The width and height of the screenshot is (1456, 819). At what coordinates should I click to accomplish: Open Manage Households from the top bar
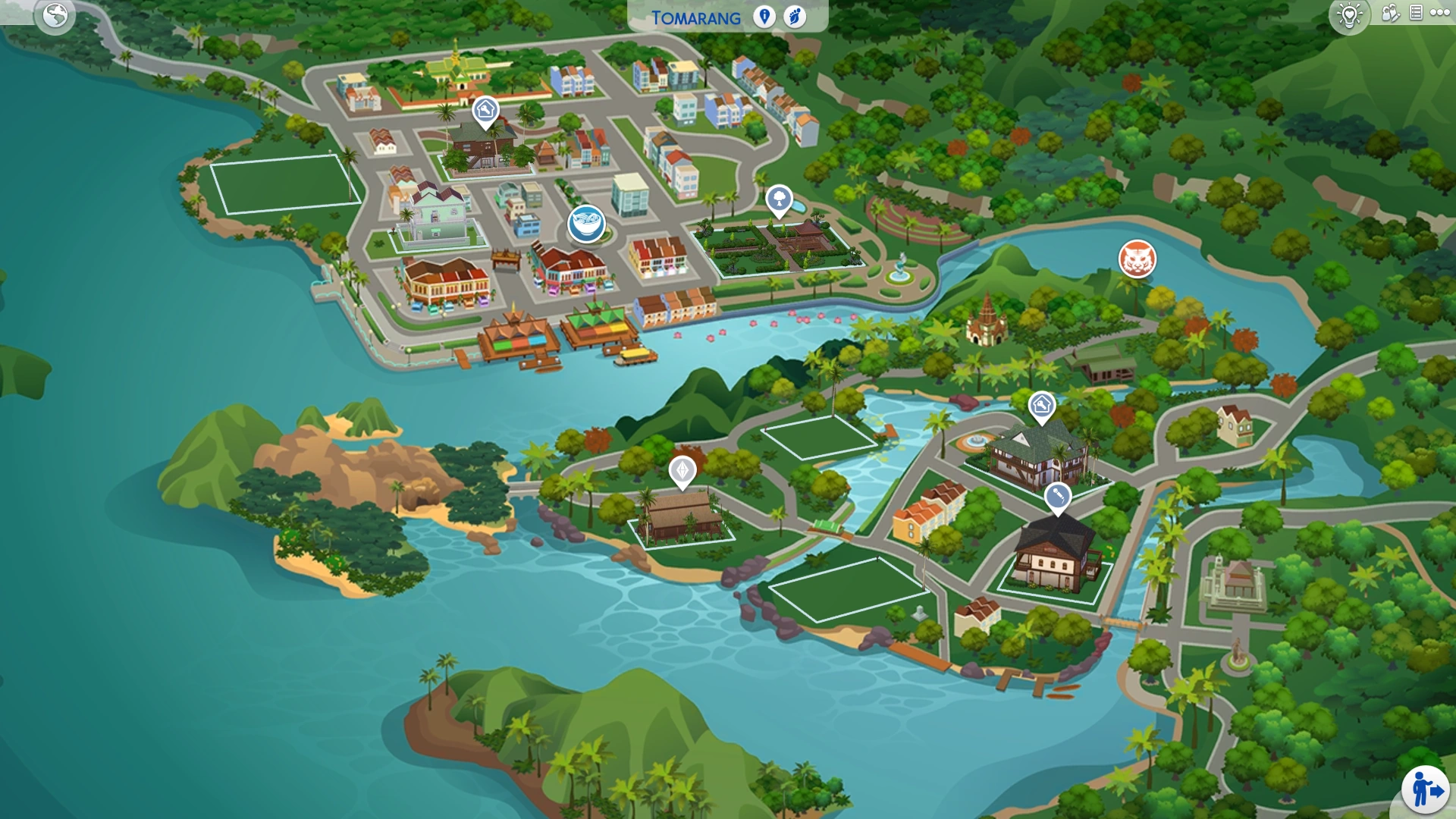pyautogui.click(x=1392, y=13)
